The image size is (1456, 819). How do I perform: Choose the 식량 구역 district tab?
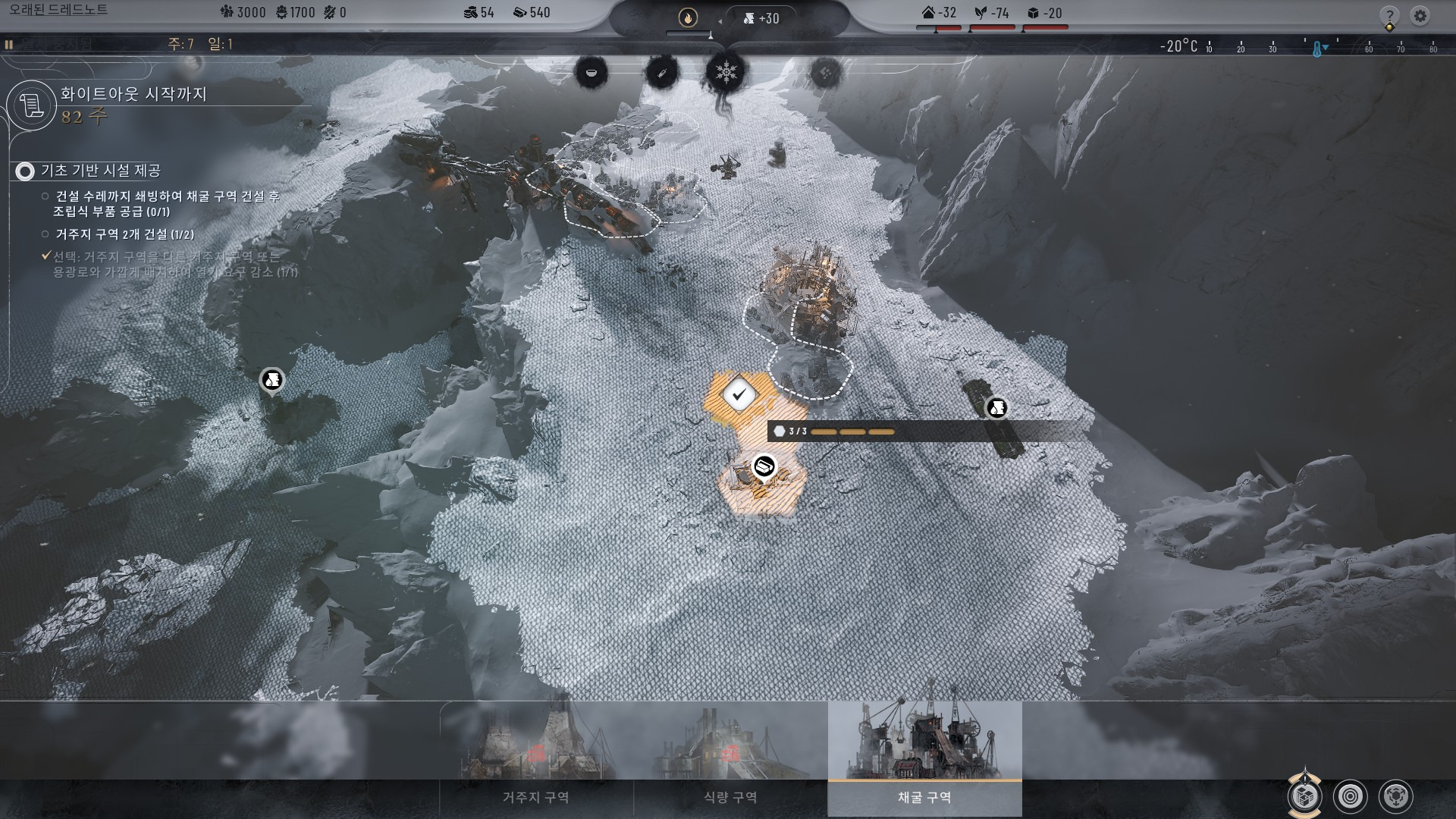pos(730,797)
